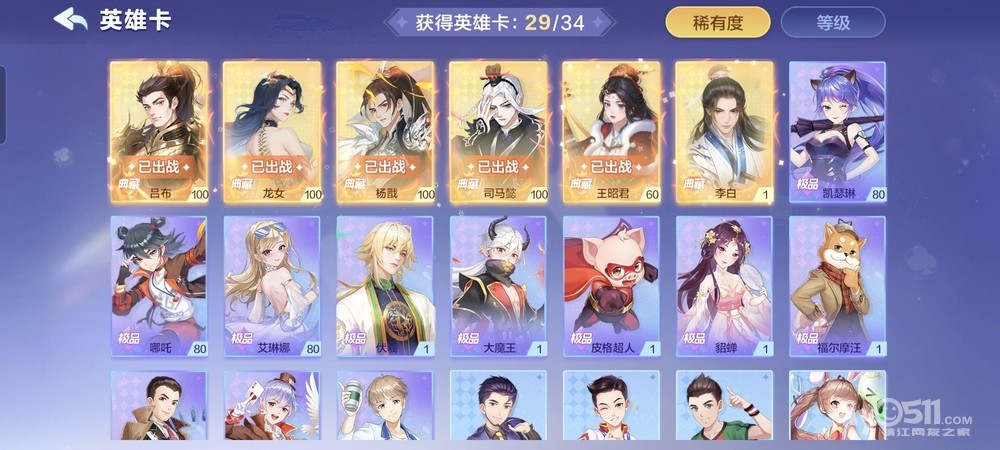Open the 王昭君 hero card

click(611, 130)
